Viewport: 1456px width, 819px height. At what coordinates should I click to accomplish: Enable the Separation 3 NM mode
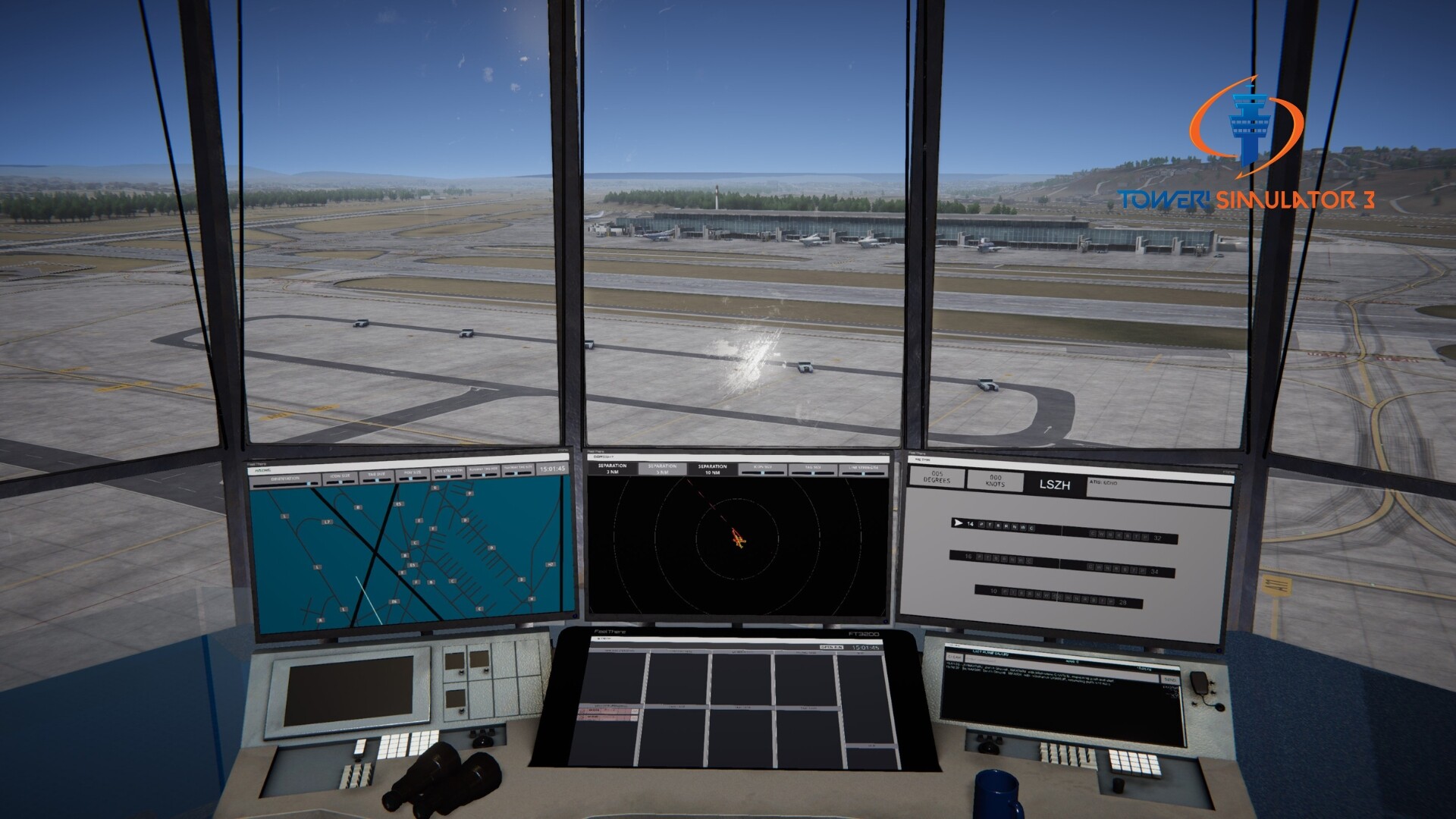pyautogui.click(x=612, y=469)
